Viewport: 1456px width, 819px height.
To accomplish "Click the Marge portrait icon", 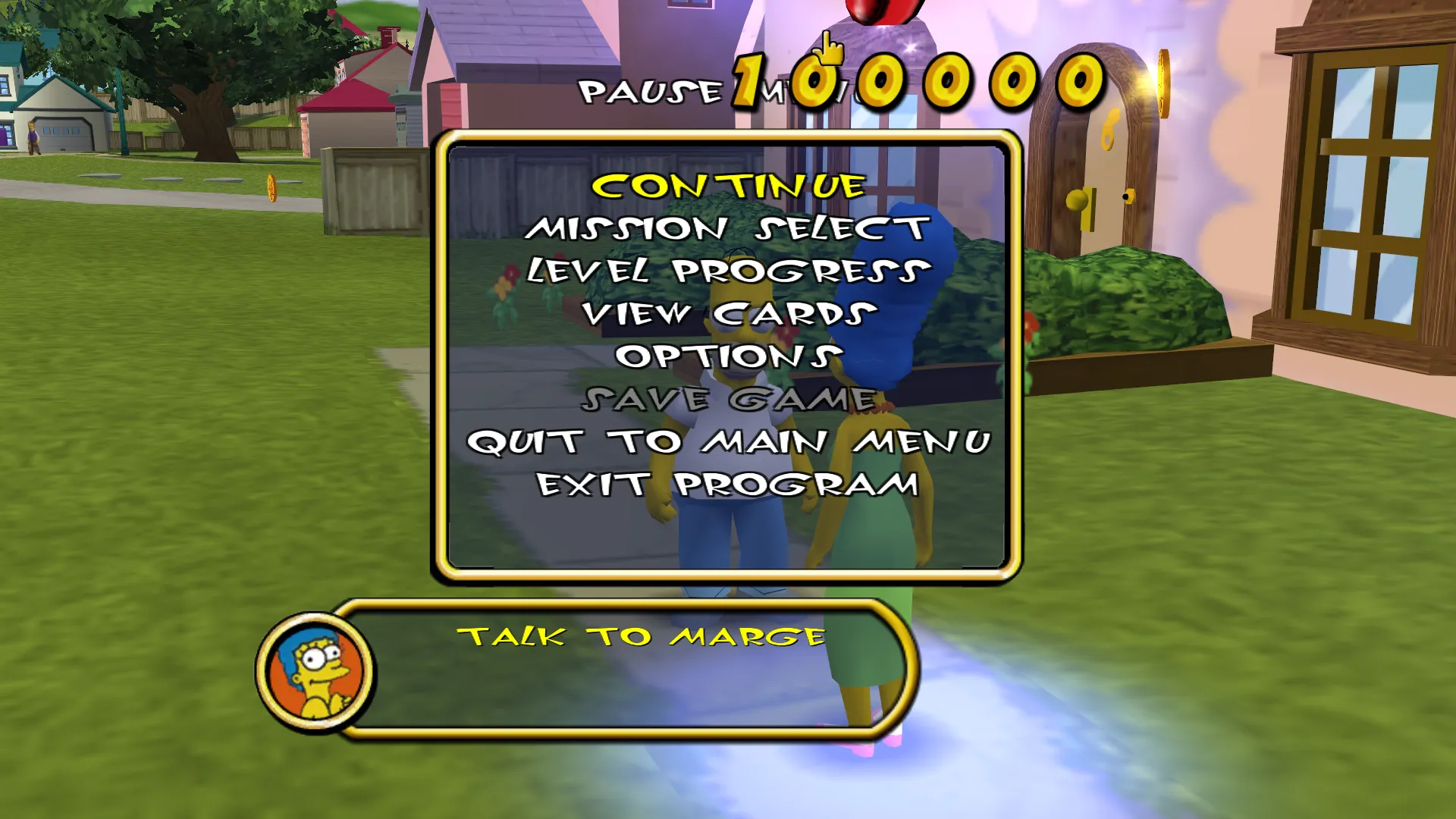I will pos(316,669).
